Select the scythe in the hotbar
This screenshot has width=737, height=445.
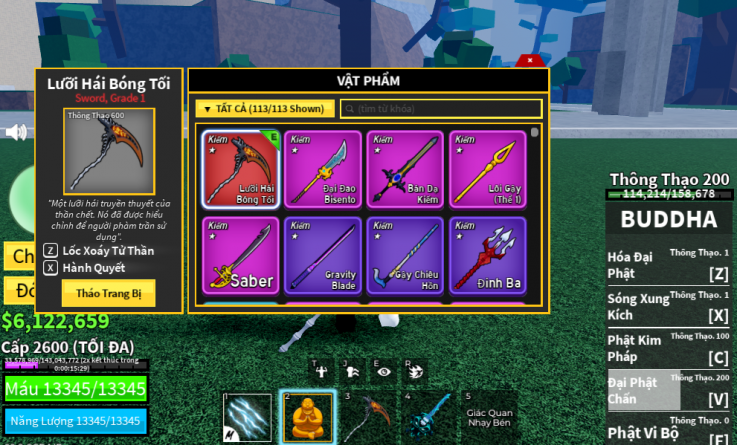pyautogui.click(x=365, y=416)
